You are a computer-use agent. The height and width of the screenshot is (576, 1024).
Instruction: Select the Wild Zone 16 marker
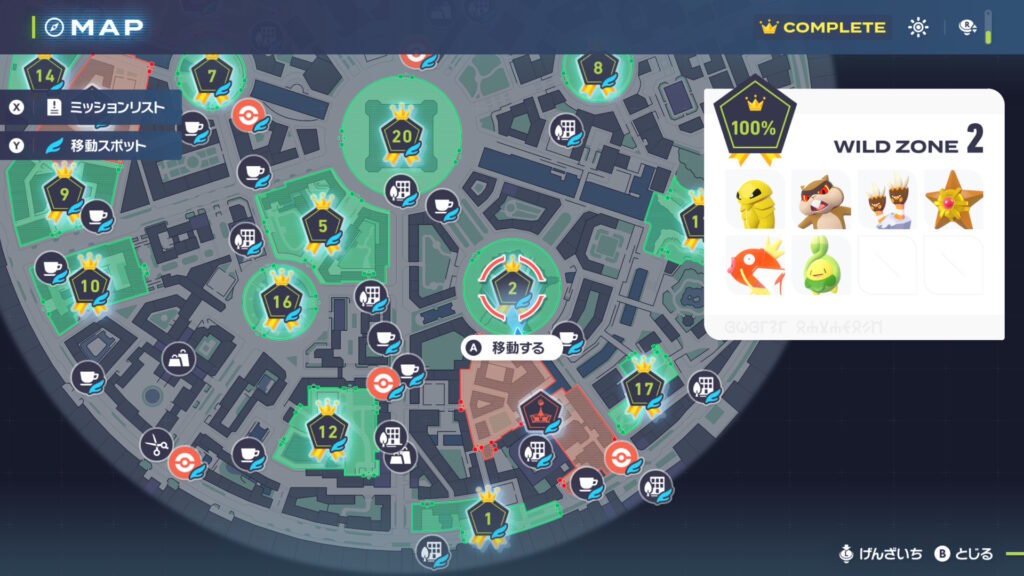281,300
